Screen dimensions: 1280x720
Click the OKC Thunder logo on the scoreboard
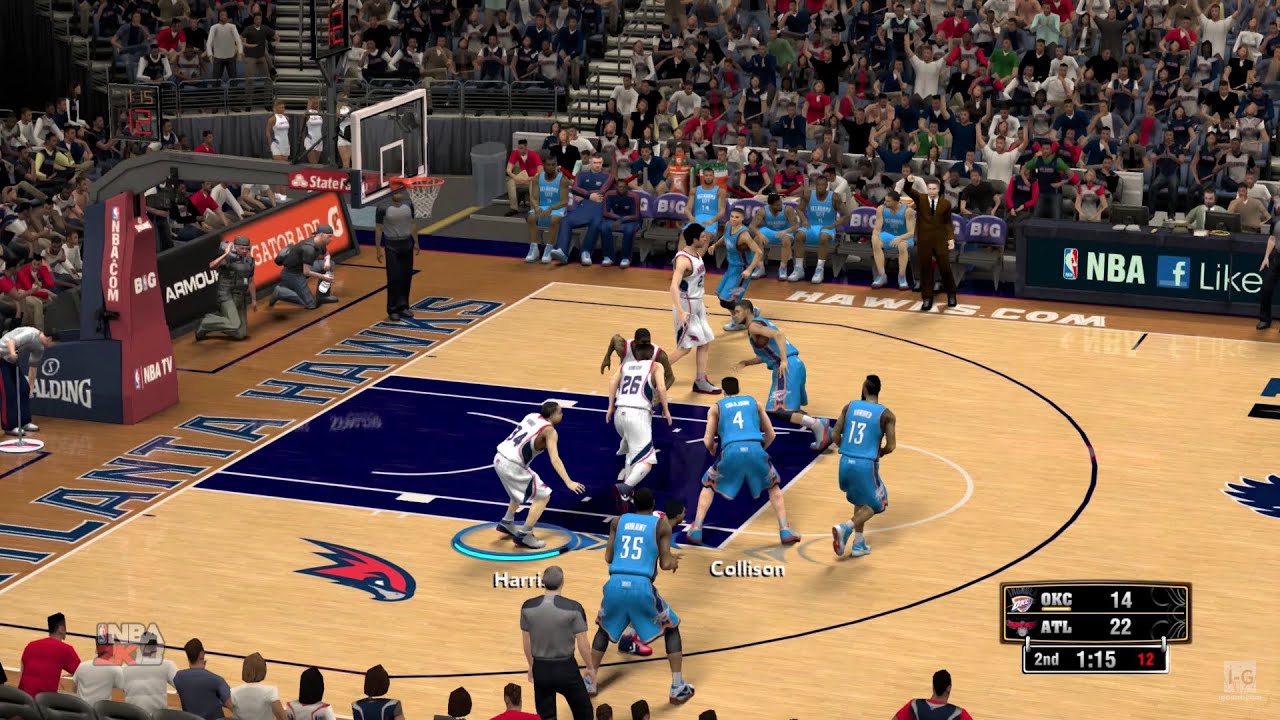1022,601
